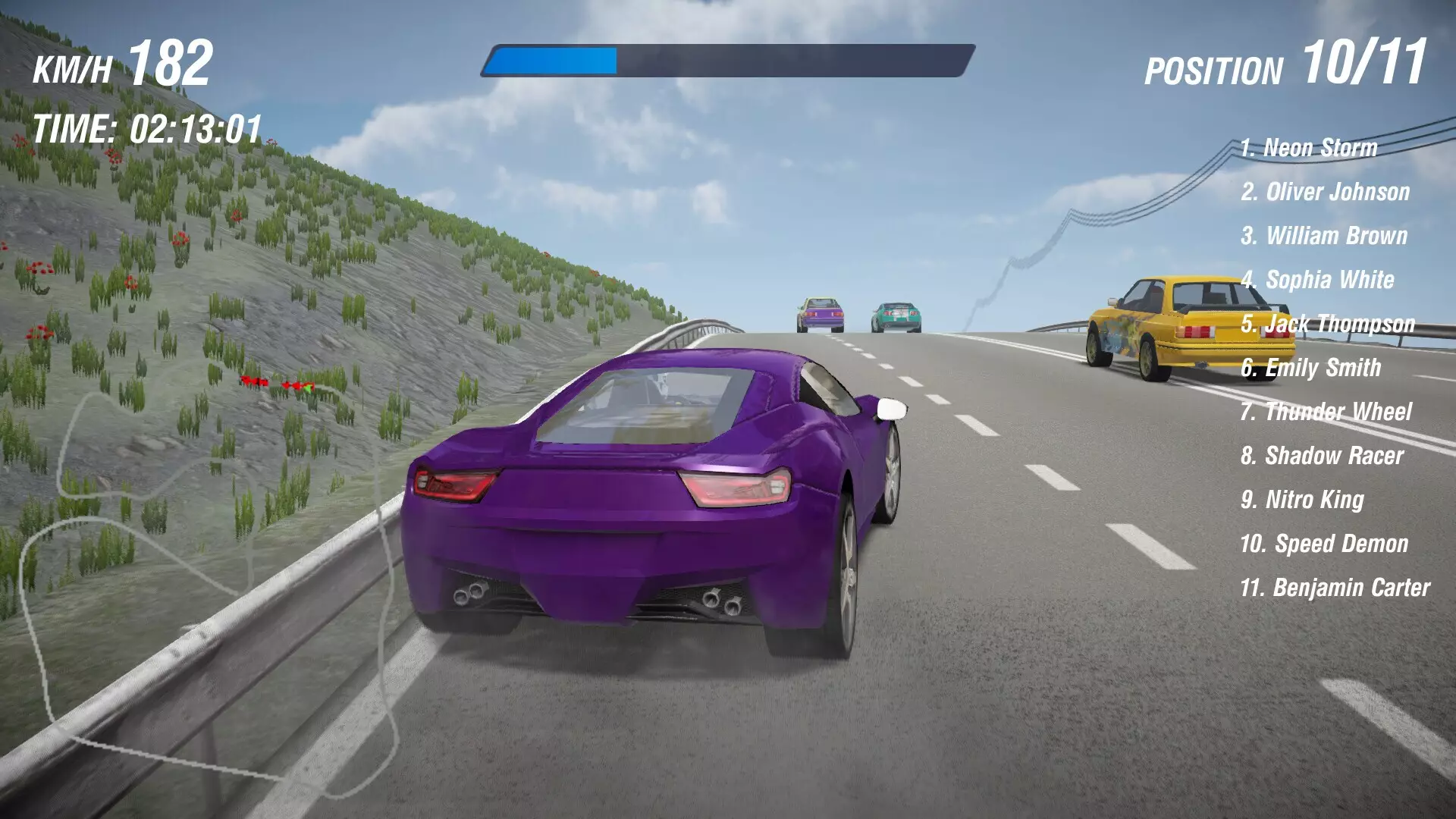Click the POSITION indicator showing 10/11

pyautogui.click(x=1289, y=68)
